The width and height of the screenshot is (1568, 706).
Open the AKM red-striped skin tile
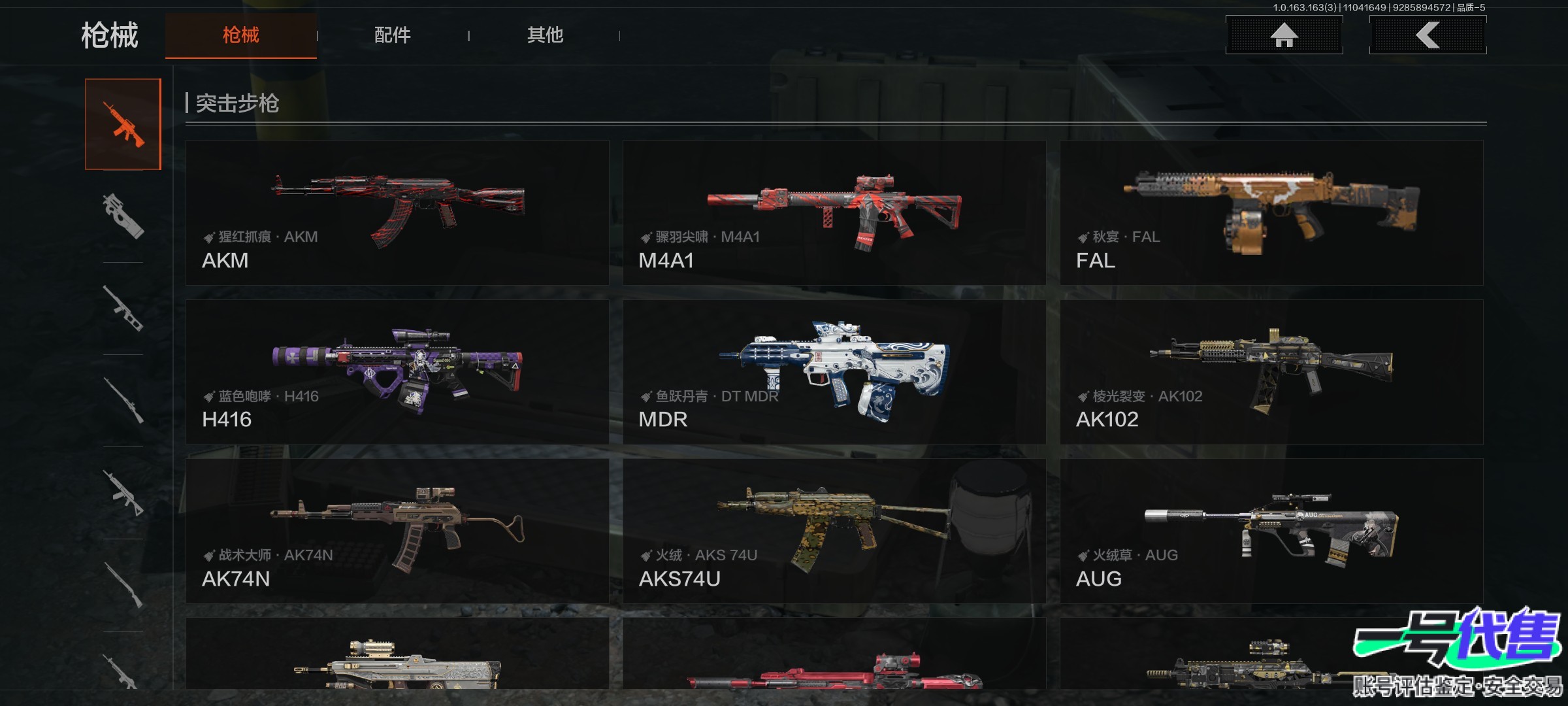397,212
